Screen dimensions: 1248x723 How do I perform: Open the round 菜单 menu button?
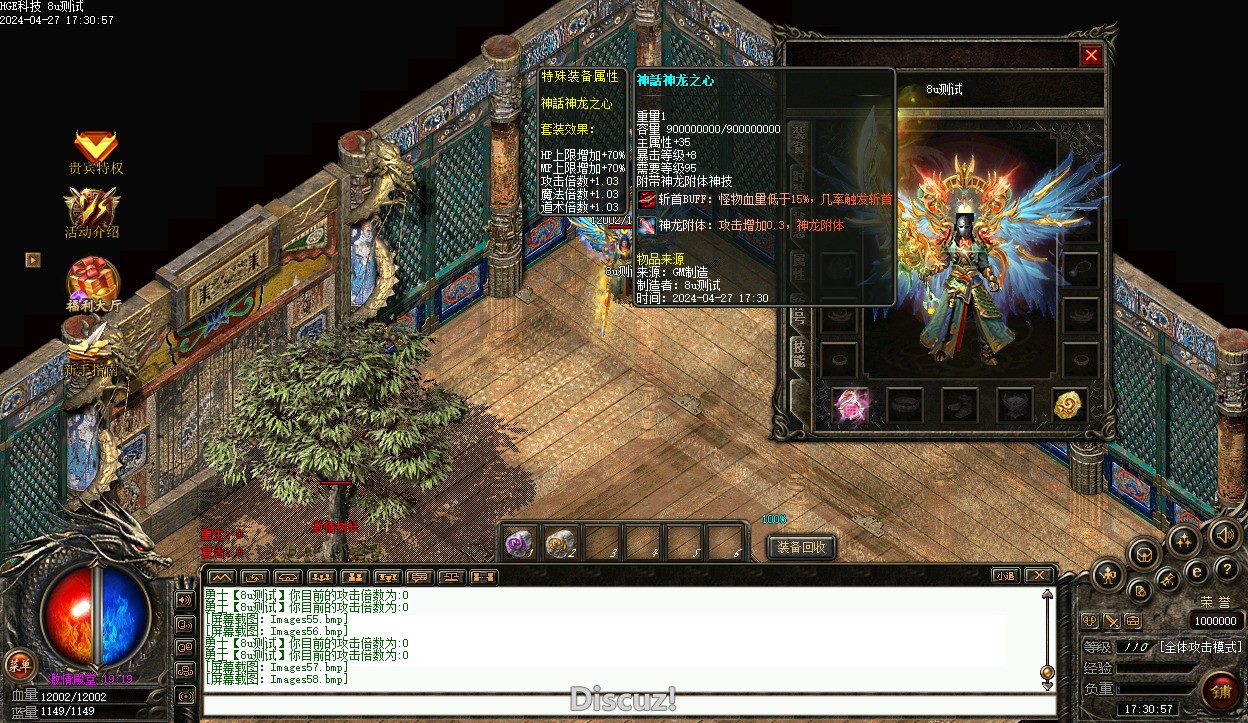click(x=18, y=663)
